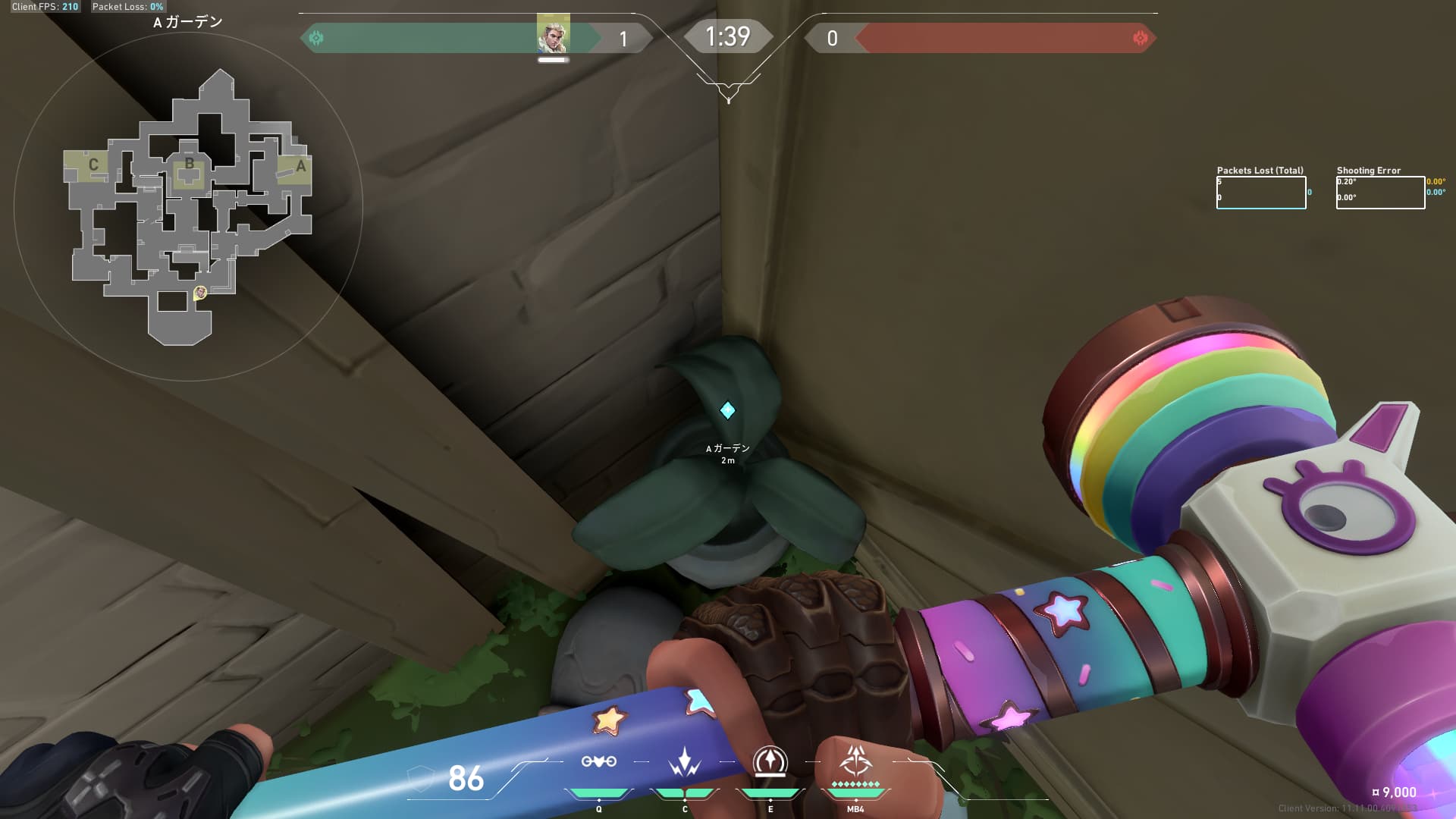Viewport: 1456px width, 819px height.
Task: Click the minimap in the corner
Action: coord(188,206)
